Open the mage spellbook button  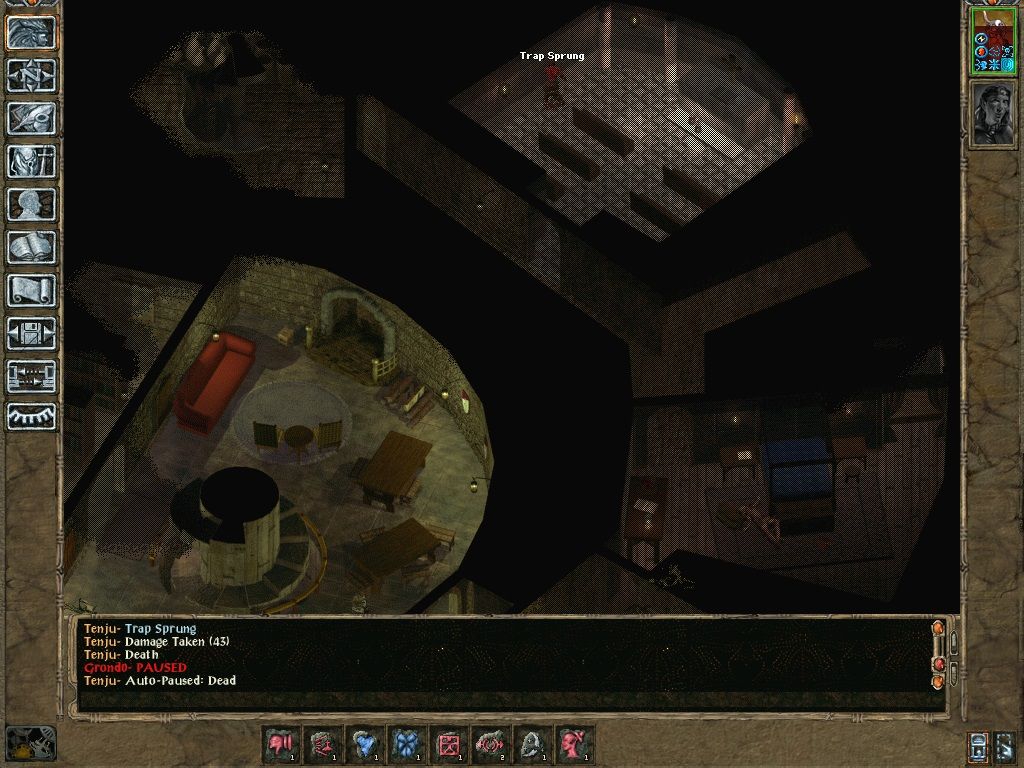pyautogui.click(x=31, y=247)
